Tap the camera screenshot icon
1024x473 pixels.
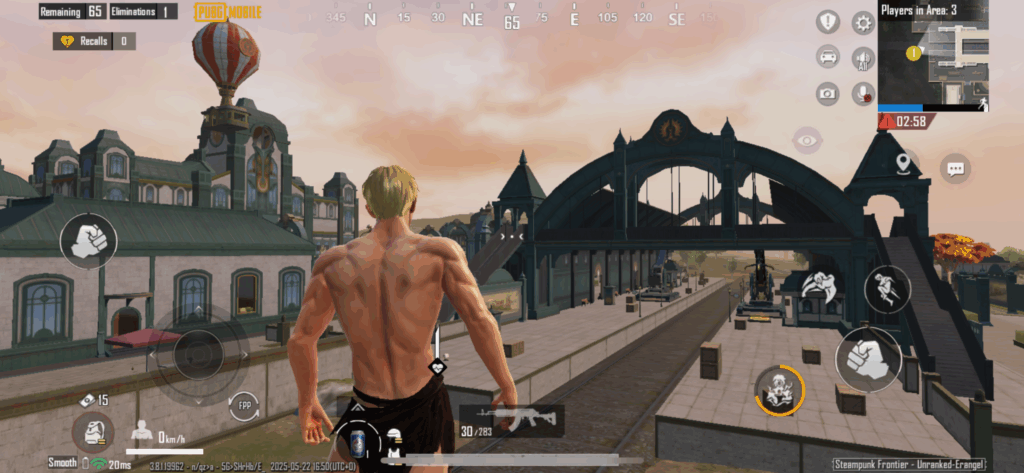[x=828, y=94]
